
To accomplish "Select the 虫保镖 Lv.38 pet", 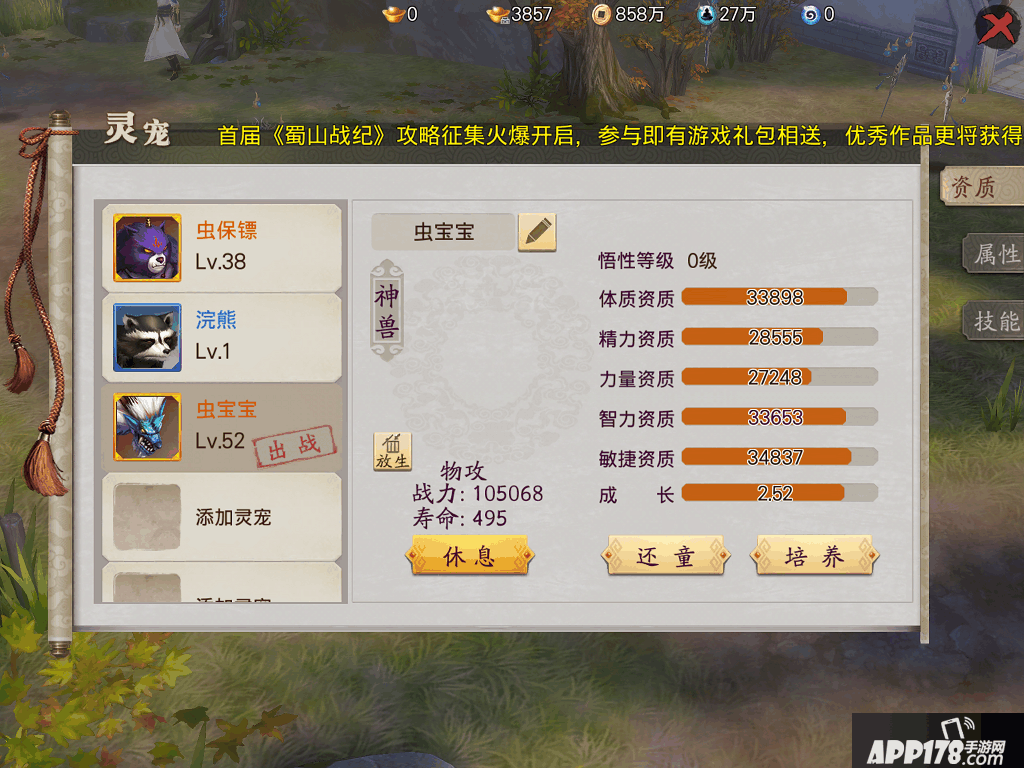I will pyautogui.click(x=221, y=247).
